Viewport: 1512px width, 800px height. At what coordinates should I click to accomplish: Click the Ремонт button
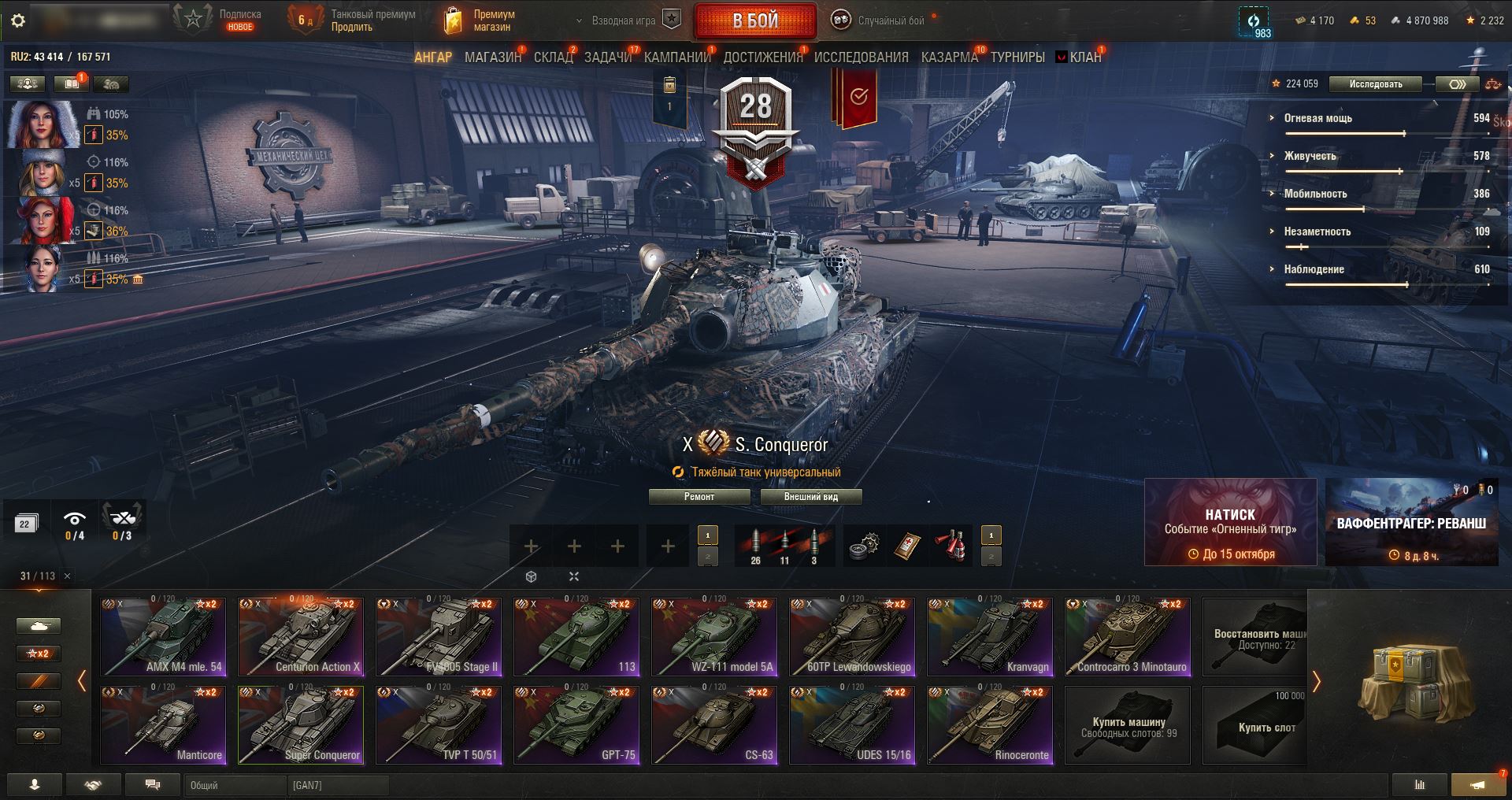click(699, 497)
